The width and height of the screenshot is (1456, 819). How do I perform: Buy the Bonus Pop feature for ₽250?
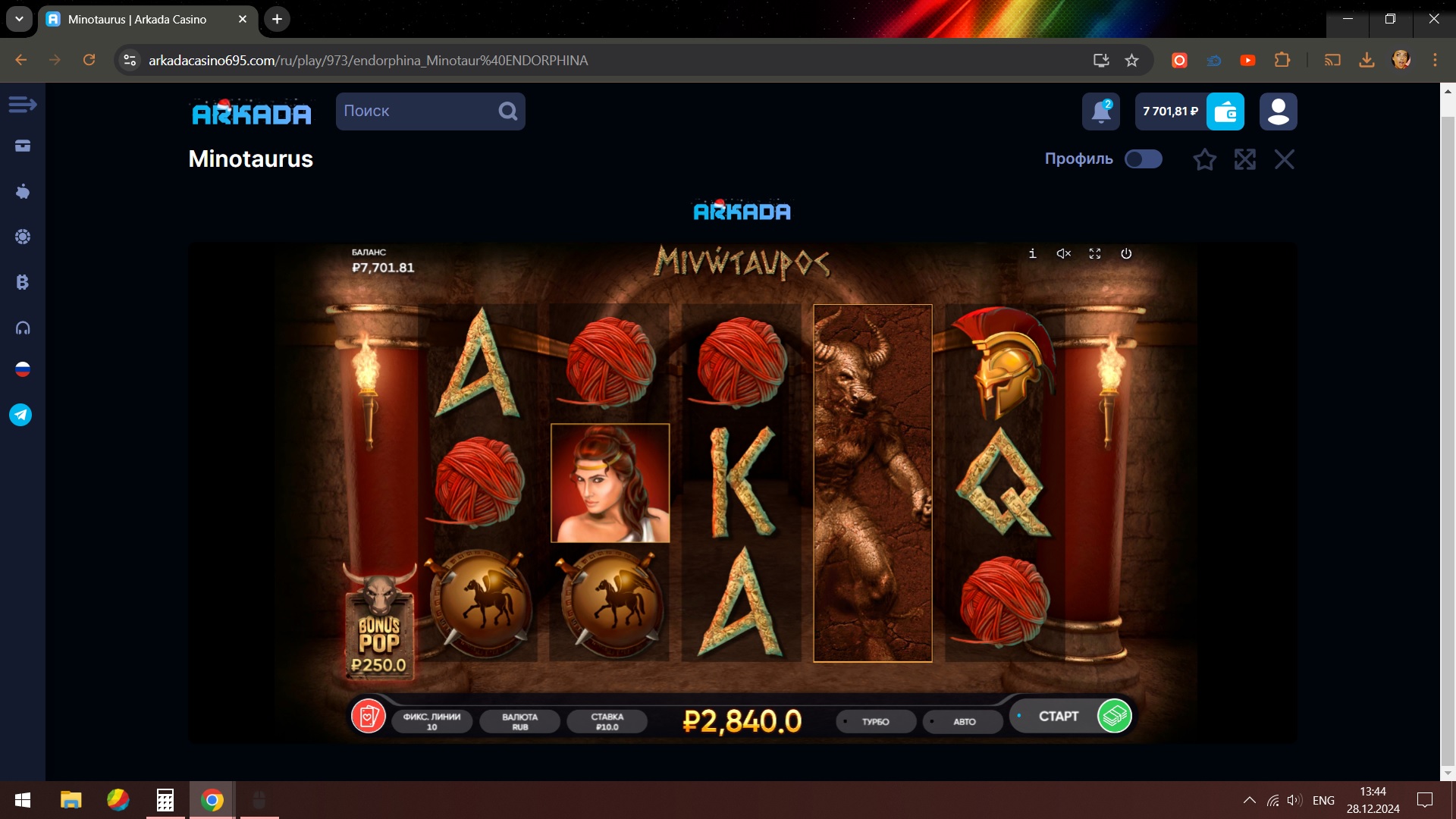pos(379,623)
